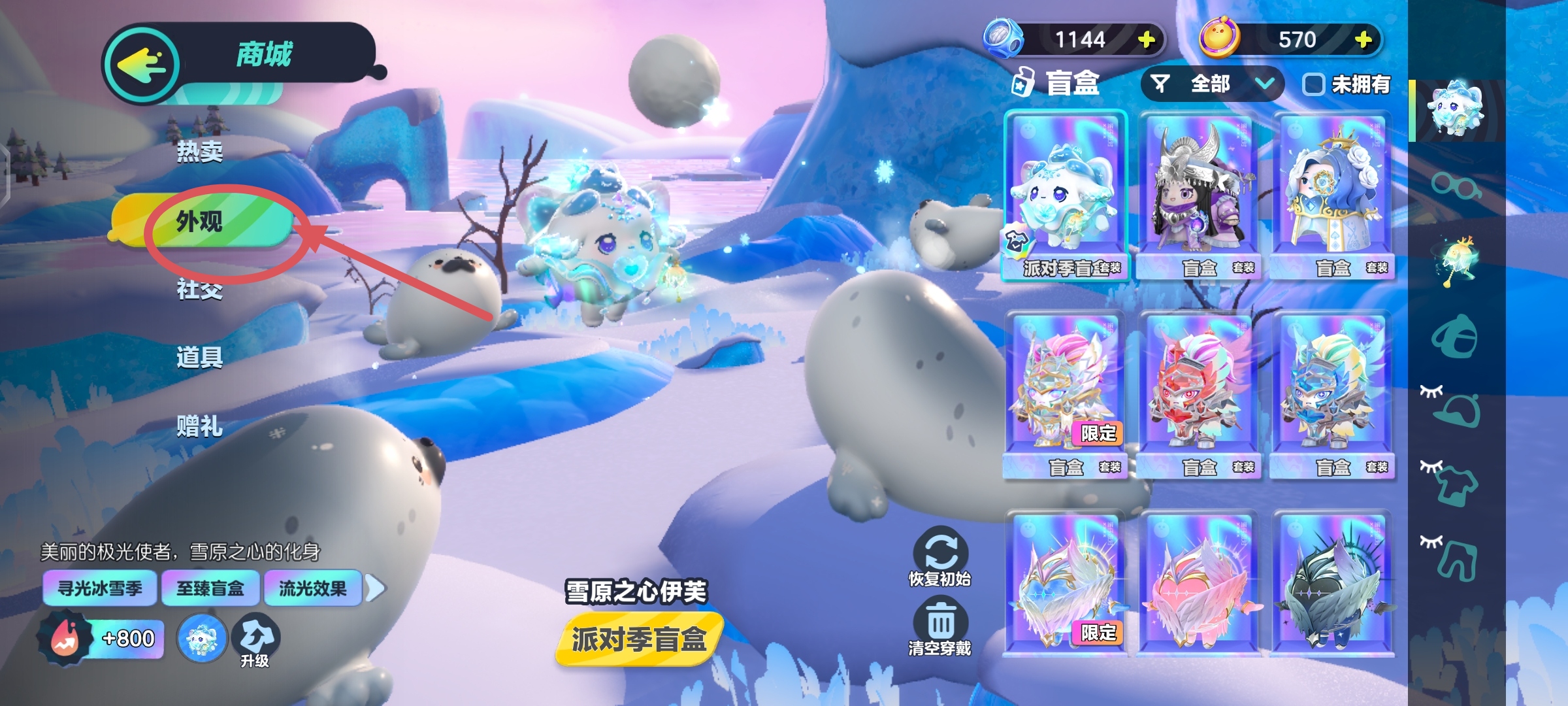
Task: Select the 派对季盲盒 outfit card
Action: [x=1066, y=195]
